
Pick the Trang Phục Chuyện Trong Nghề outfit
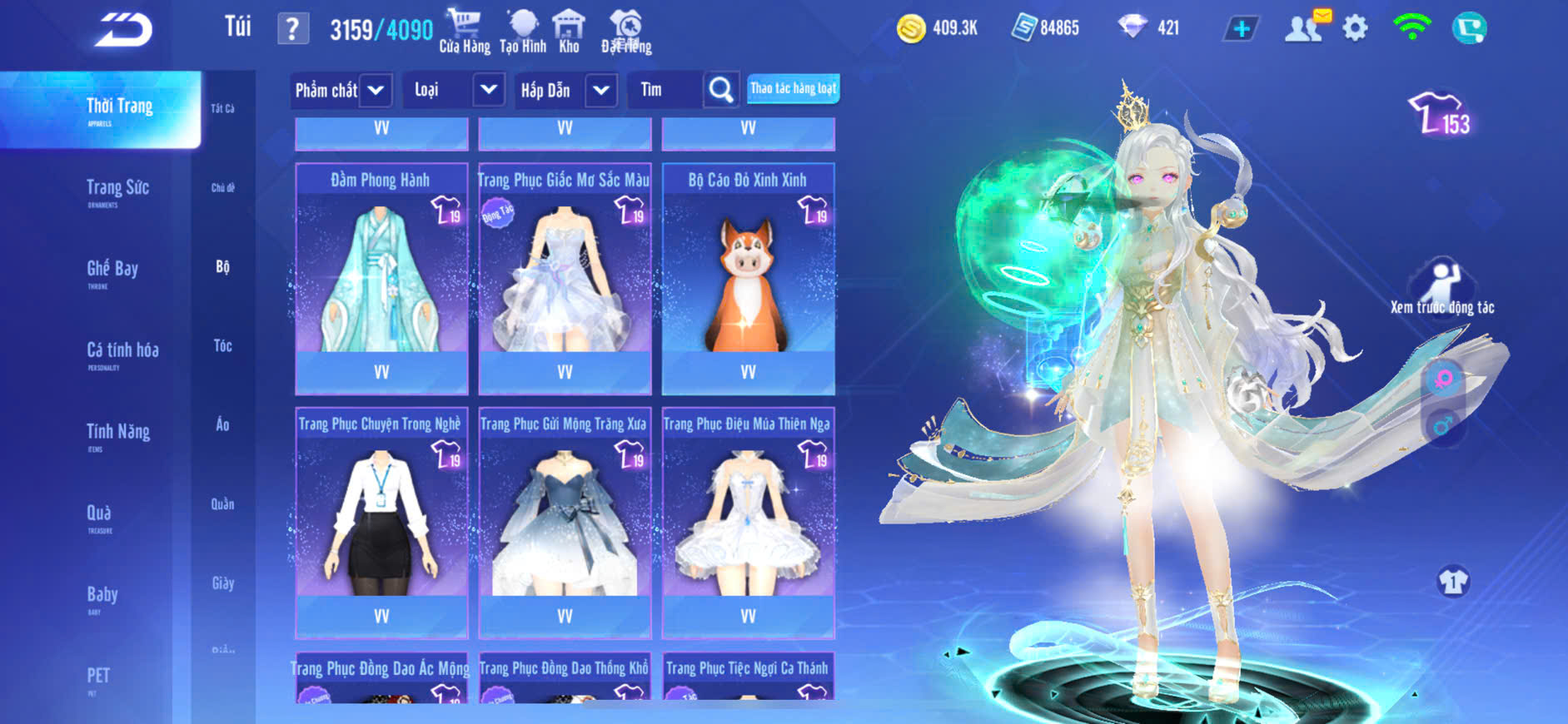coord(381,522)
